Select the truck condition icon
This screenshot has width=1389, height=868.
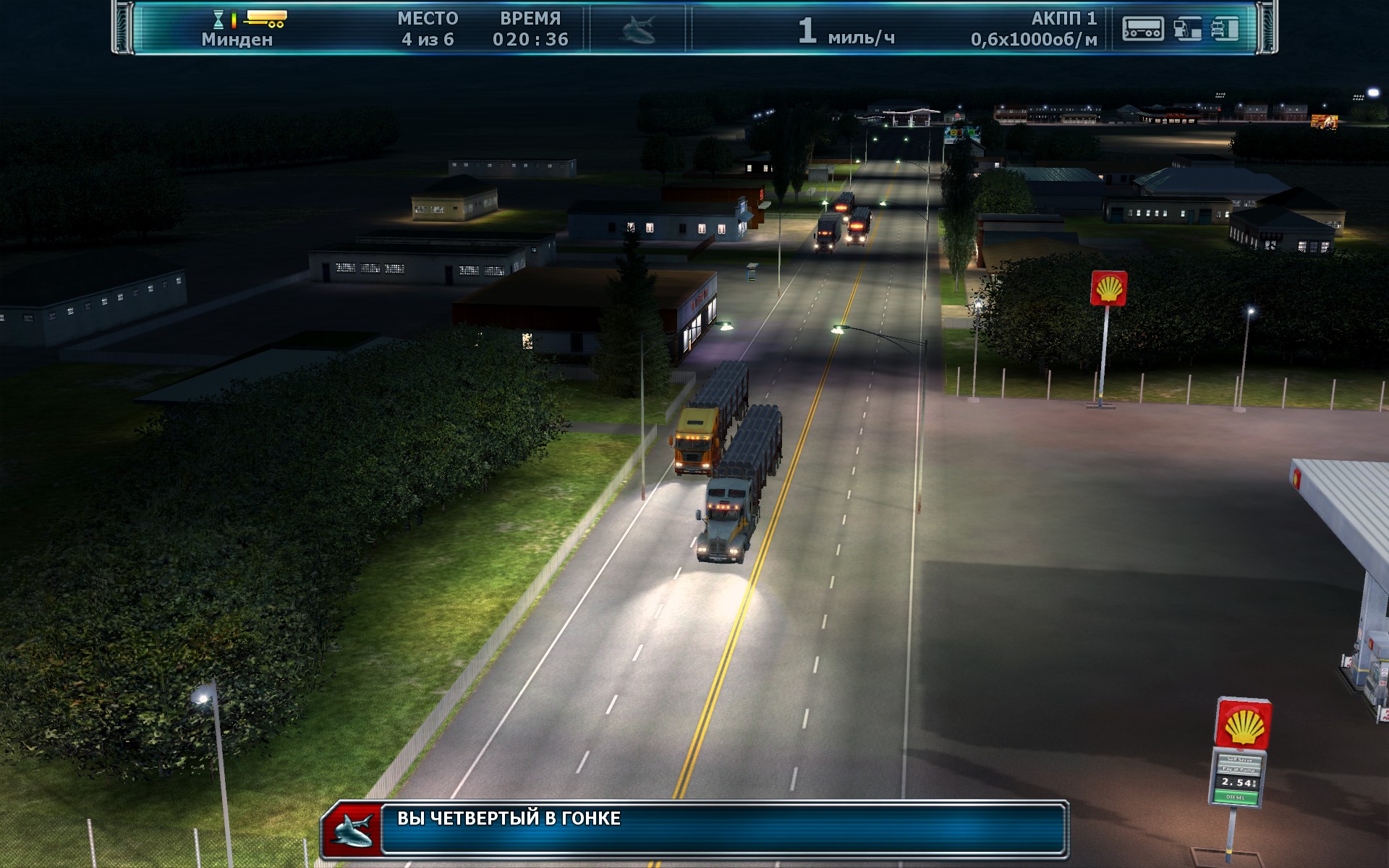1226,29
